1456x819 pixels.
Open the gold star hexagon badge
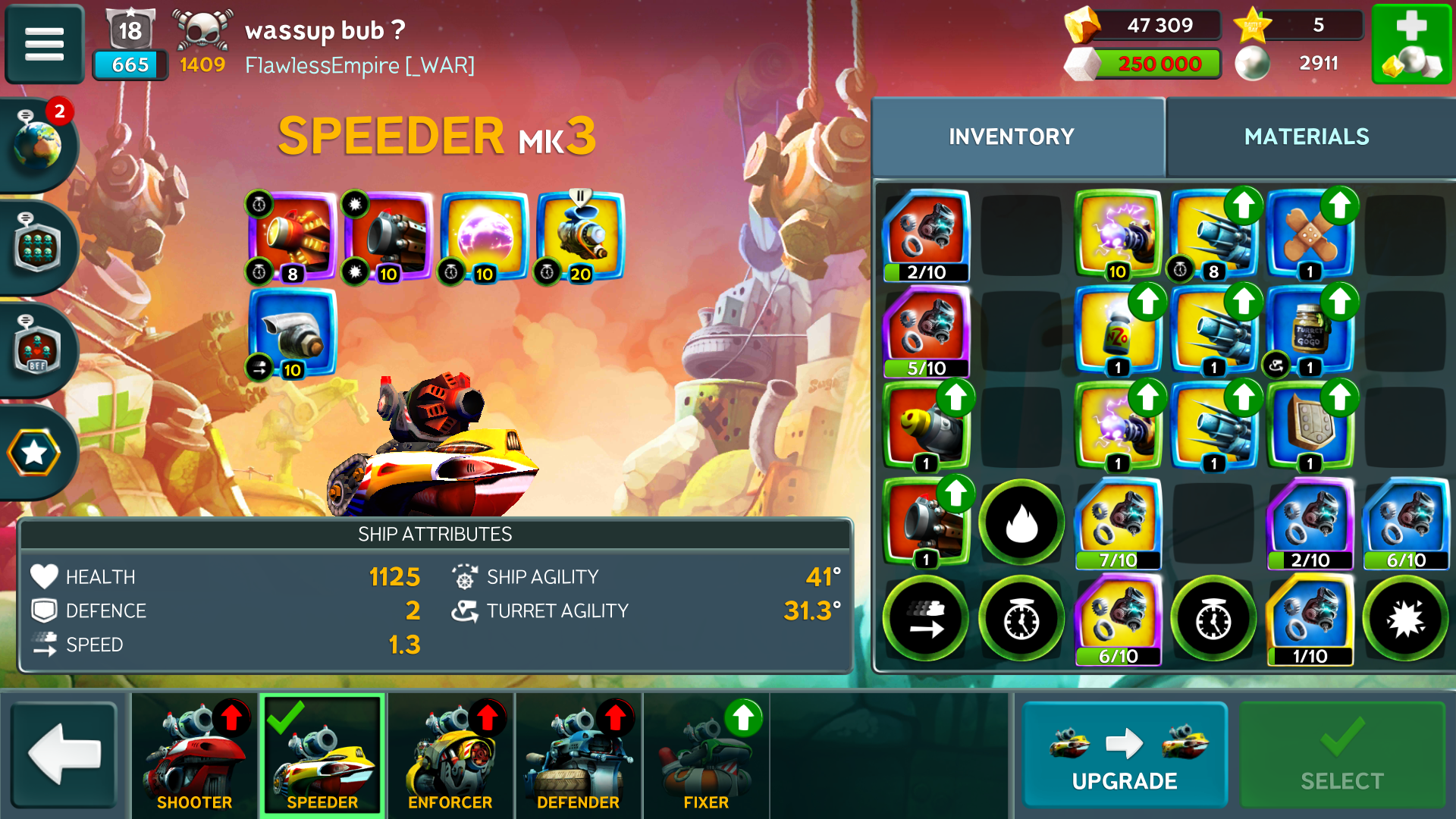[34, 453]
